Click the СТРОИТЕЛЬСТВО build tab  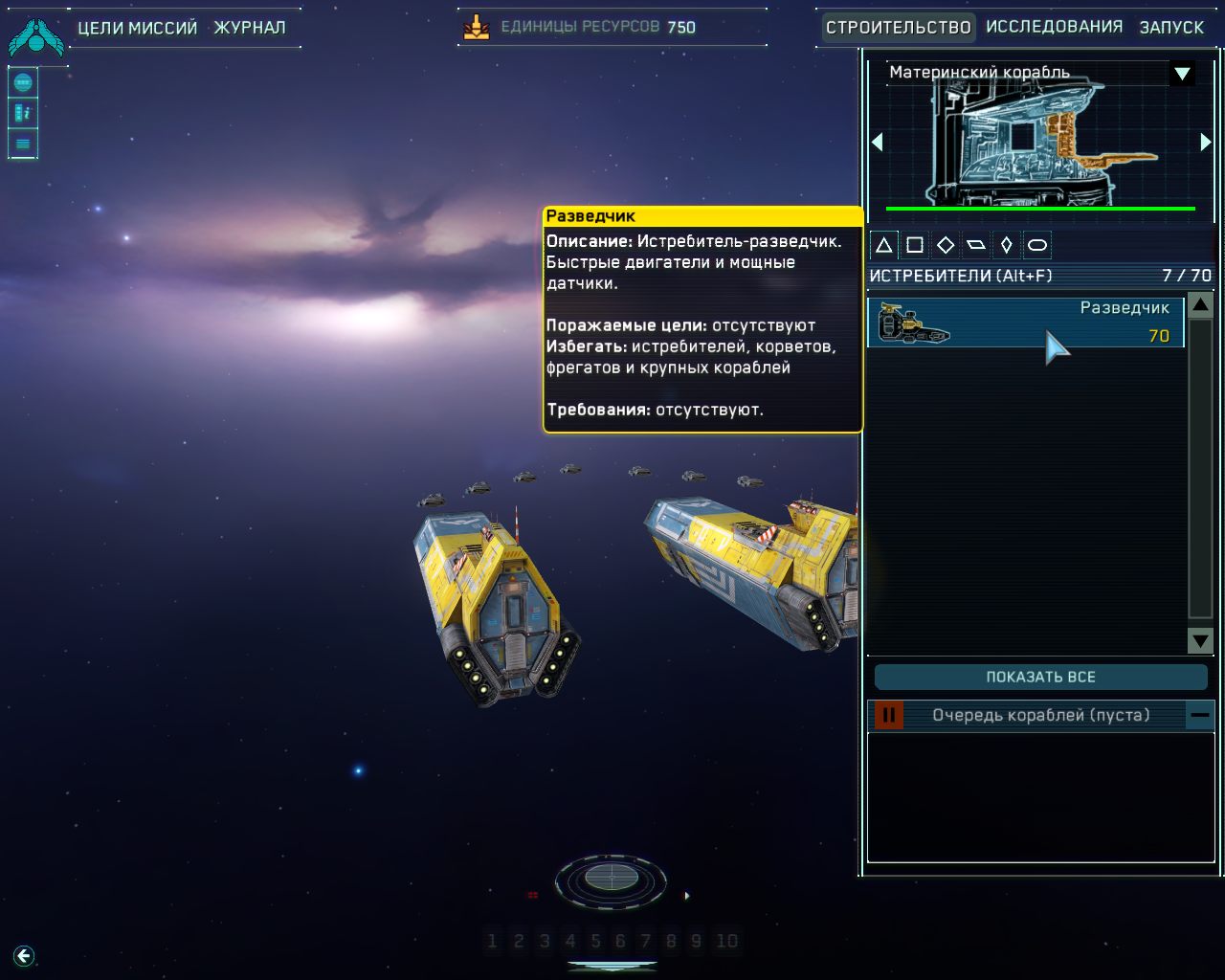click(898, 27)
